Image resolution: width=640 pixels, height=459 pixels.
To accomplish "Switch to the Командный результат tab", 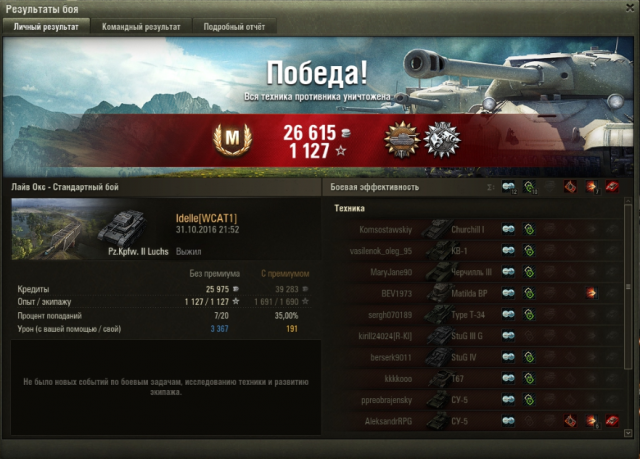I will (x=142, y=27).
